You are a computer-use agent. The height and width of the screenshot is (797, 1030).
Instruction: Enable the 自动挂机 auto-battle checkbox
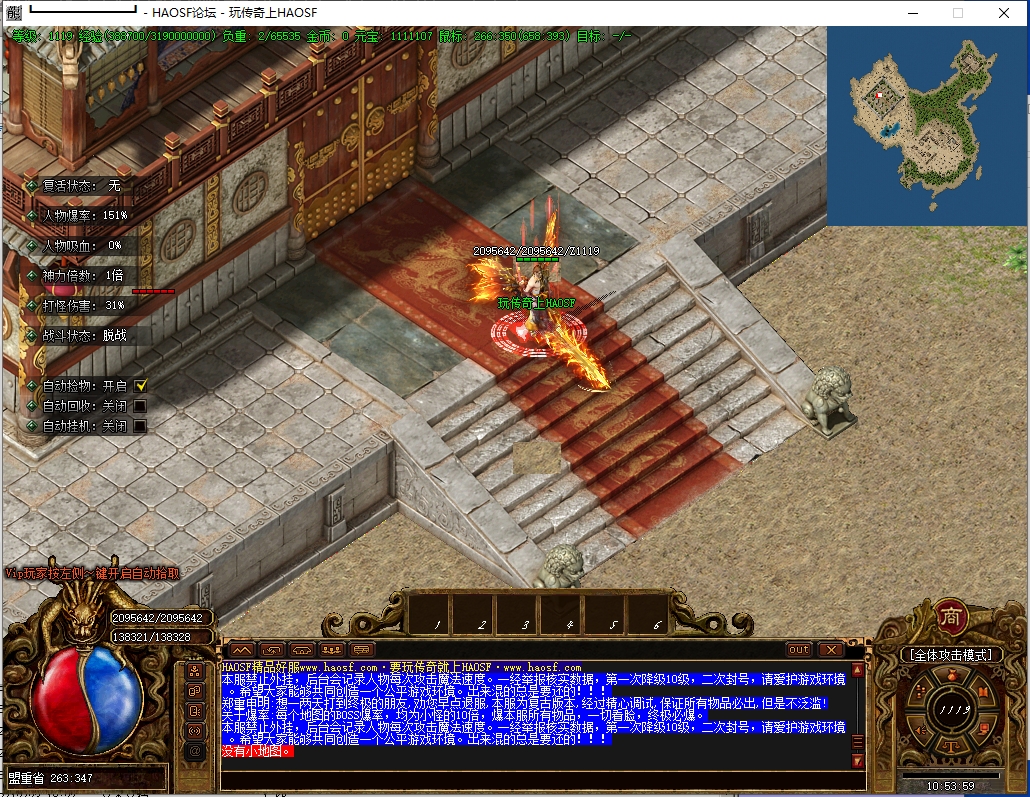[141, 426]
